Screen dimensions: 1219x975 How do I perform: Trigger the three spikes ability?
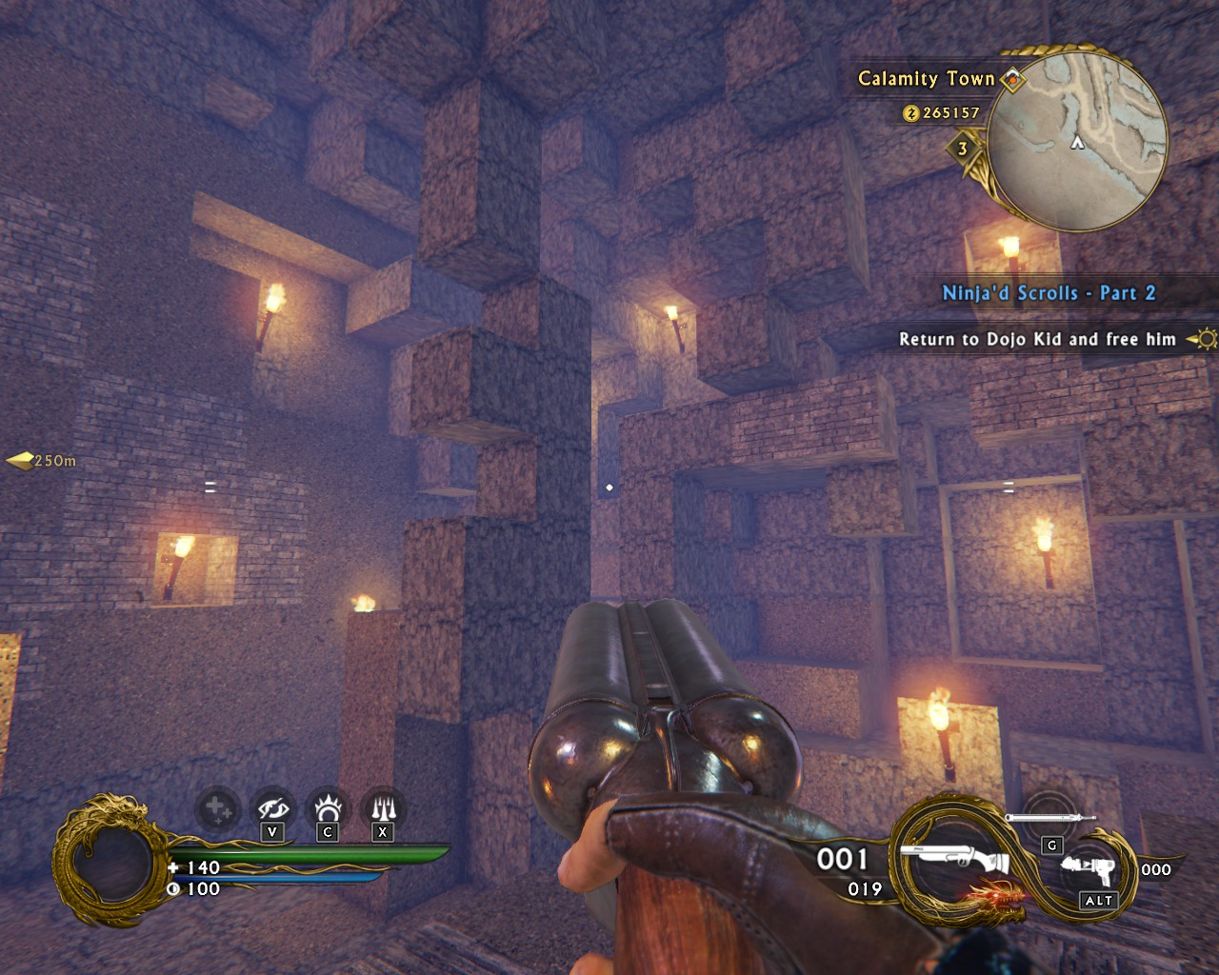click(x=382, y=807)
